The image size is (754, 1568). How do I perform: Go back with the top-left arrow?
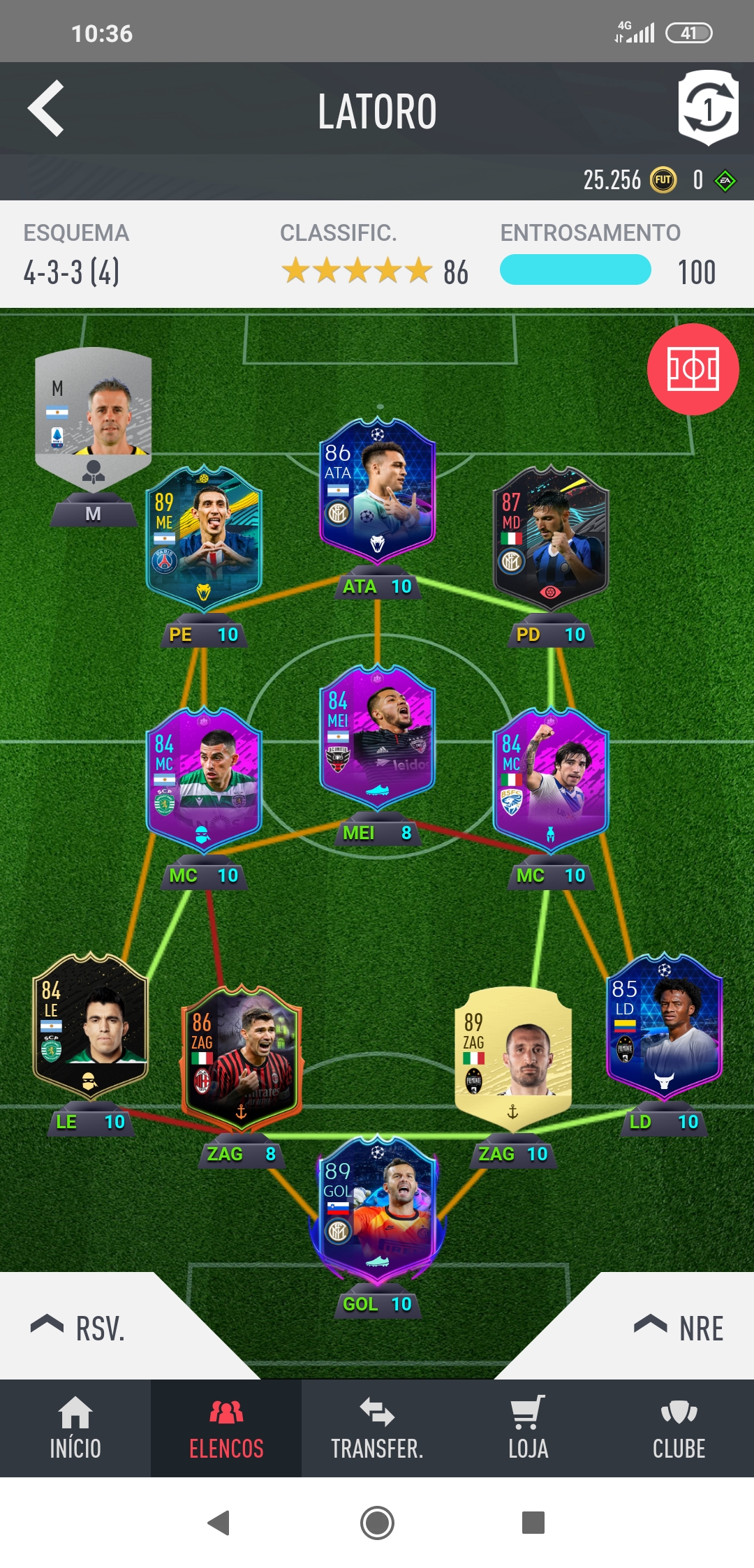coord(46,108)
